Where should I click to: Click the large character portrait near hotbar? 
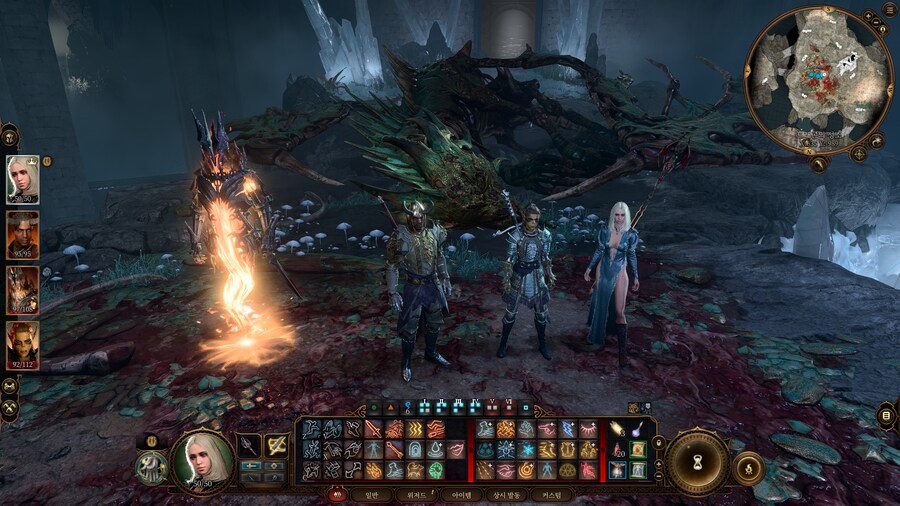202,461
